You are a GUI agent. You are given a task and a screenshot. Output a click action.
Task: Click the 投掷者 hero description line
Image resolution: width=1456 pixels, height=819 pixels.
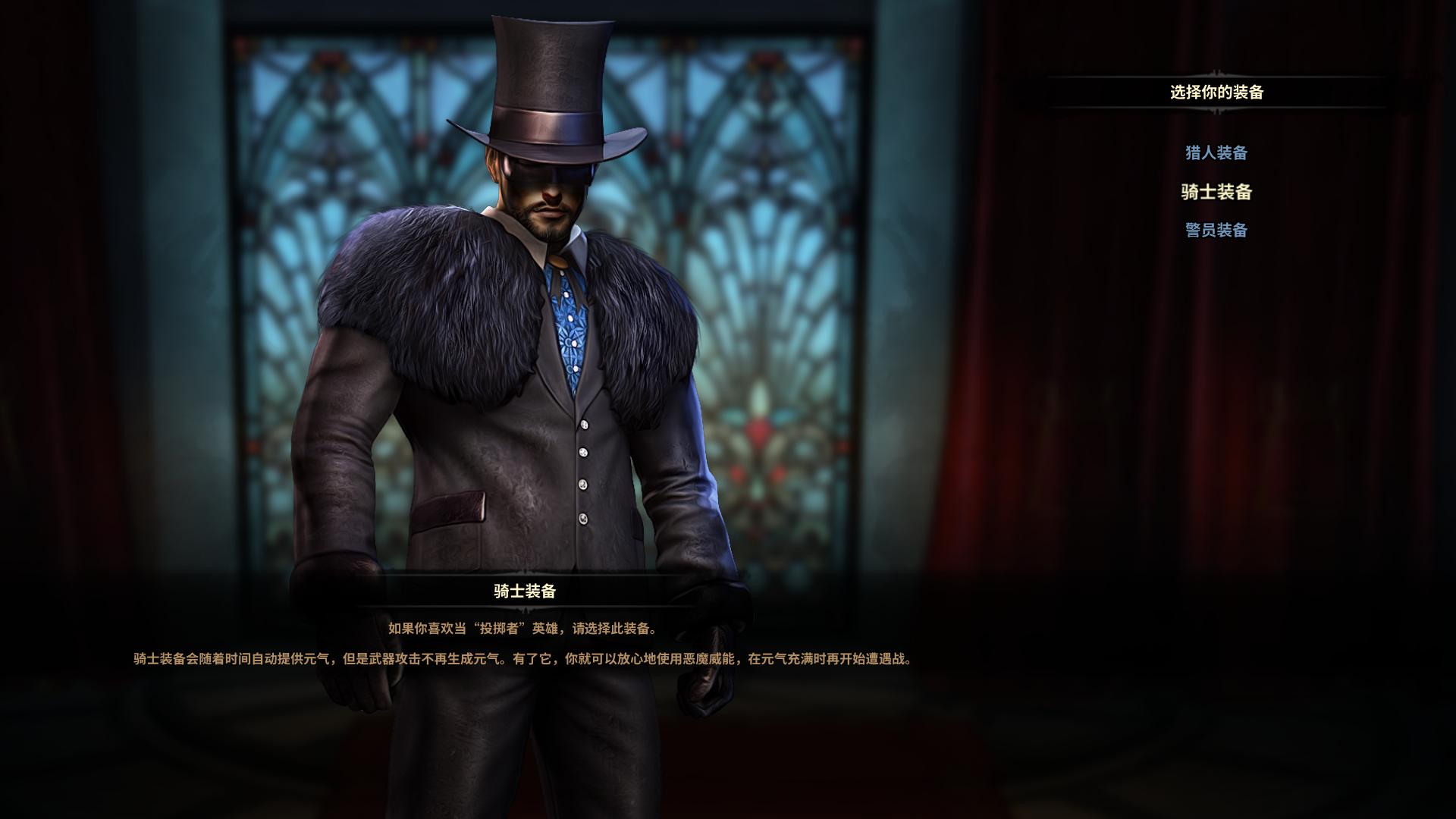[523, 628]
